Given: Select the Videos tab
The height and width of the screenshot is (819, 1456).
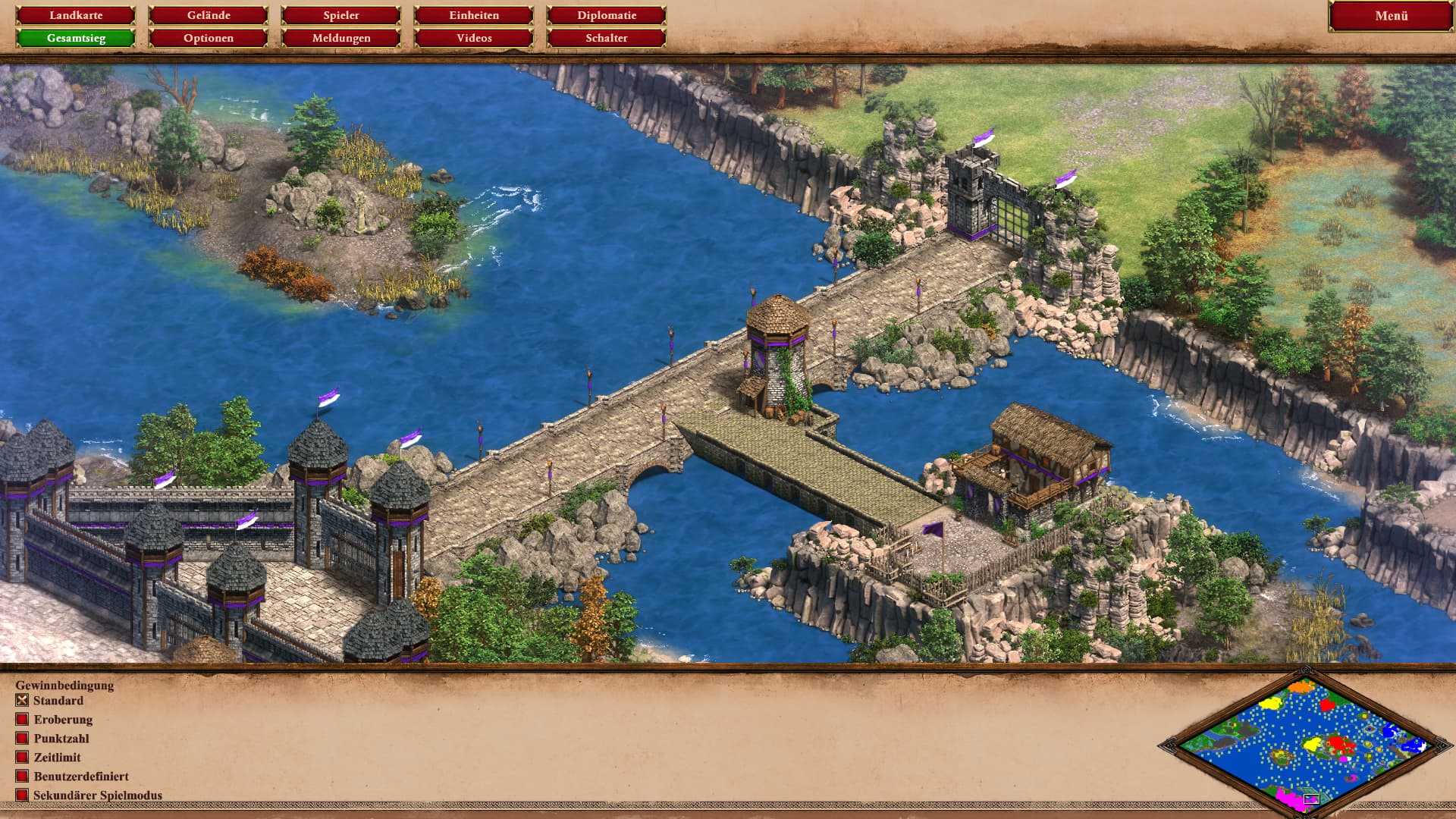Looking at the screenshot, I should click(x=474, y=38).
